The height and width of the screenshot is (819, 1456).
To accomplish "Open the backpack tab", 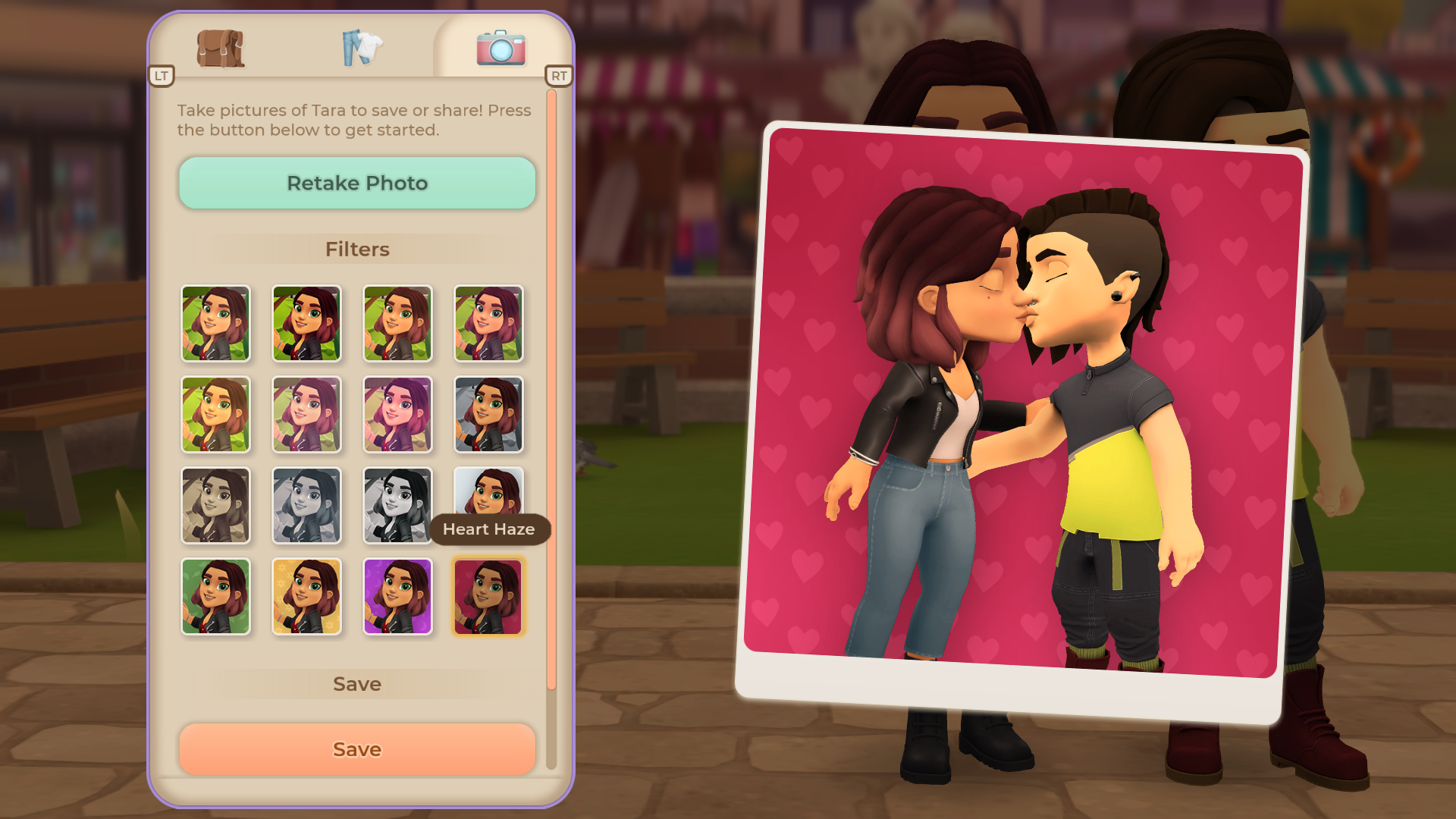I will point(220,49).
